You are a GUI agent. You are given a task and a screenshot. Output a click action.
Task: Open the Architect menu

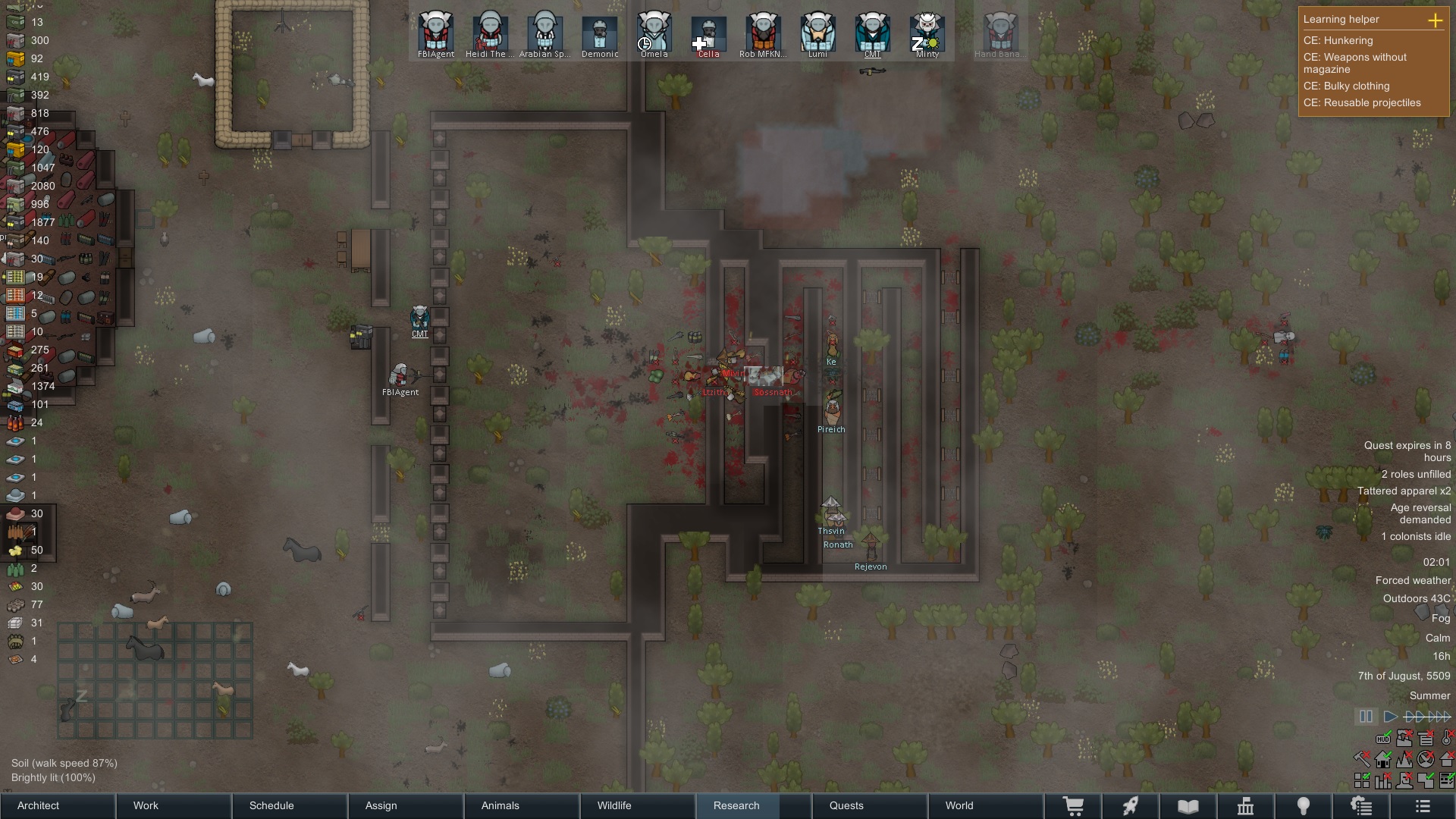pos(38,805)
